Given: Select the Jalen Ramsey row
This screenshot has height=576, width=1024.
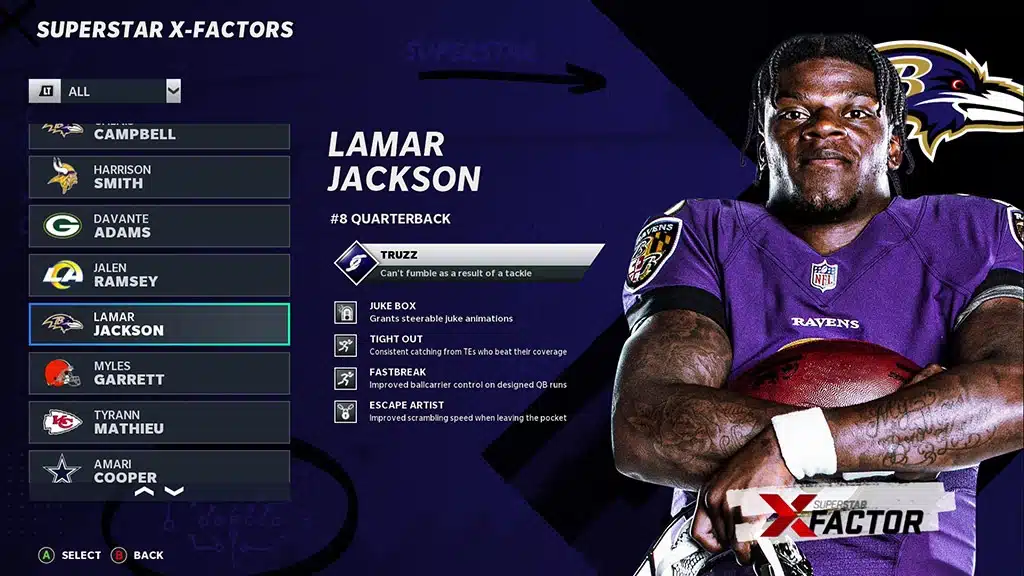Looking at the screenshot, I should click(x=159, y=275).
